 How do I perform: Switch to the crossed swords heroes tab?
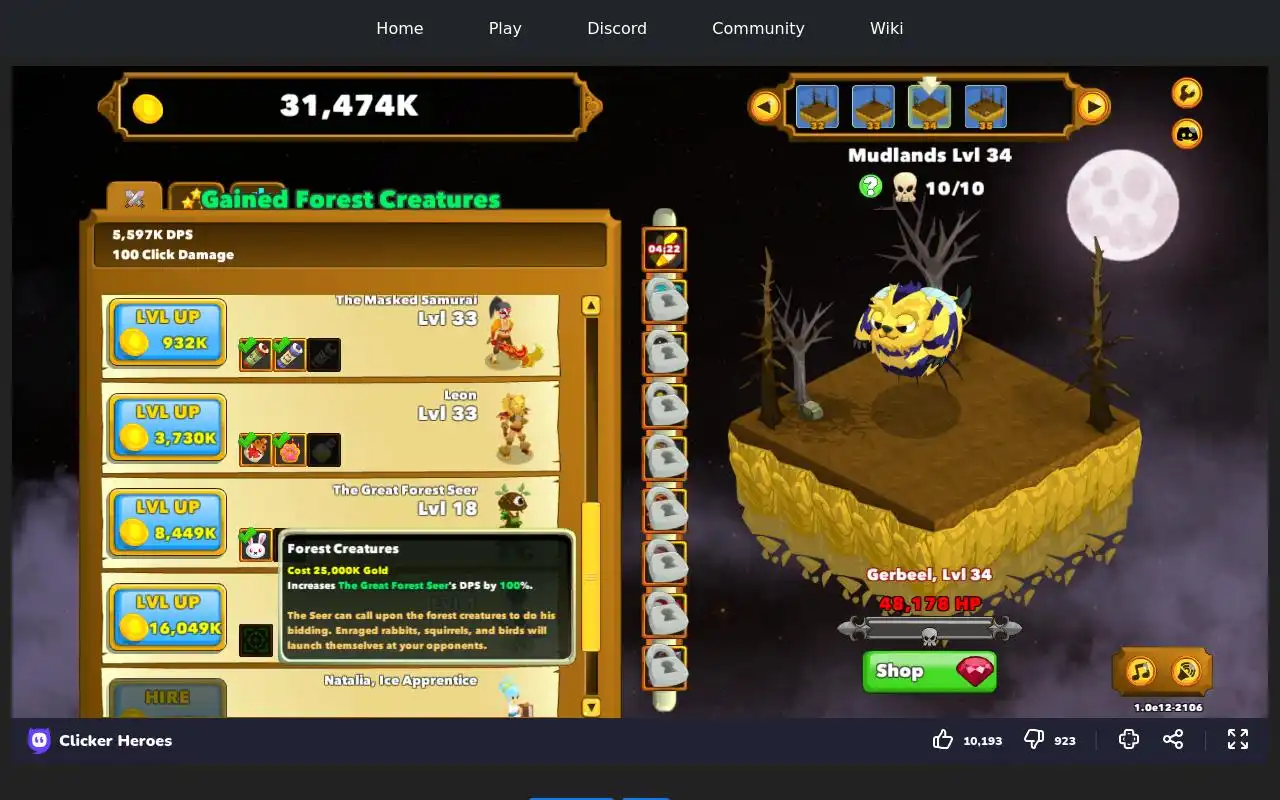pyautogui.click(x=135, y=198)
